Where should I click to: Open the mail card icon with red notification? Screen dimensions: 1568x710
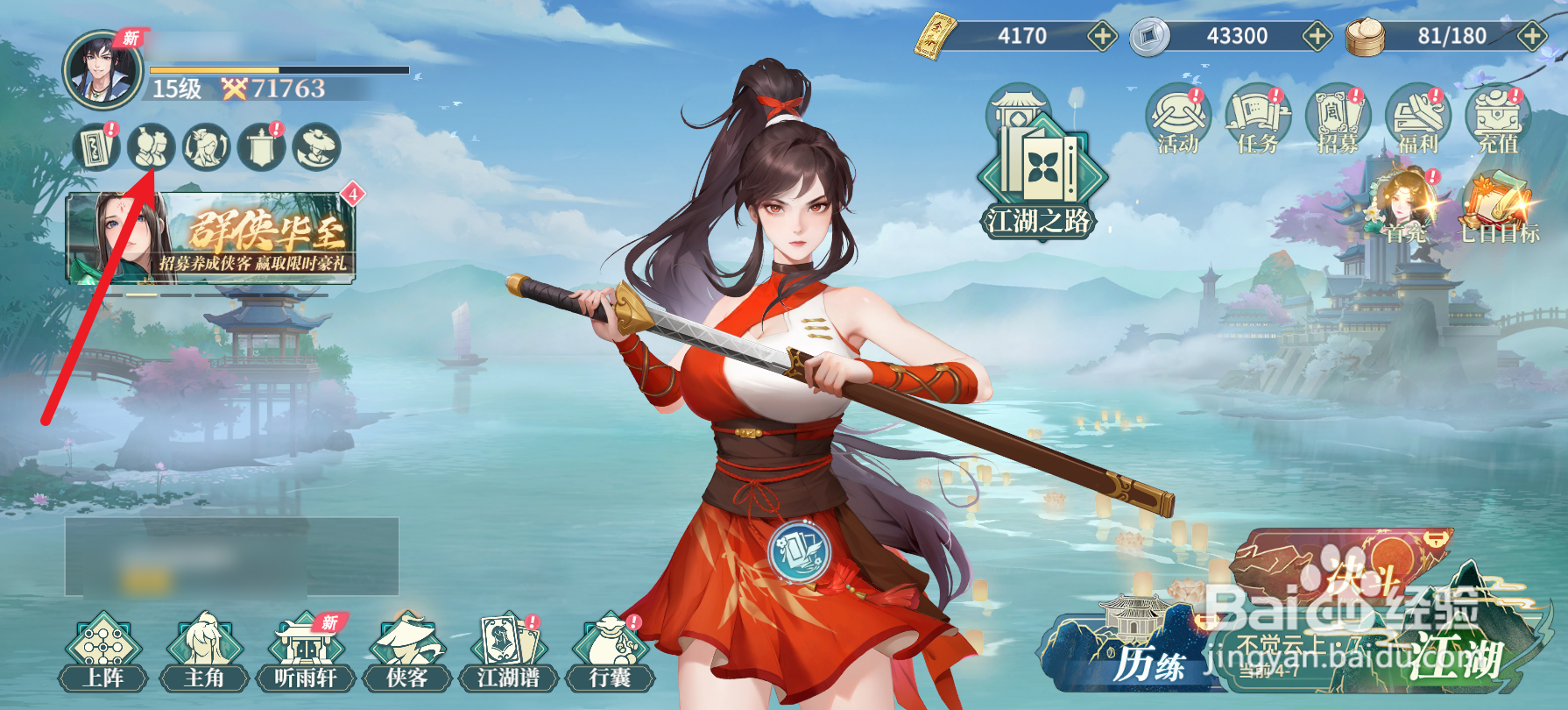tap(96, 147)
